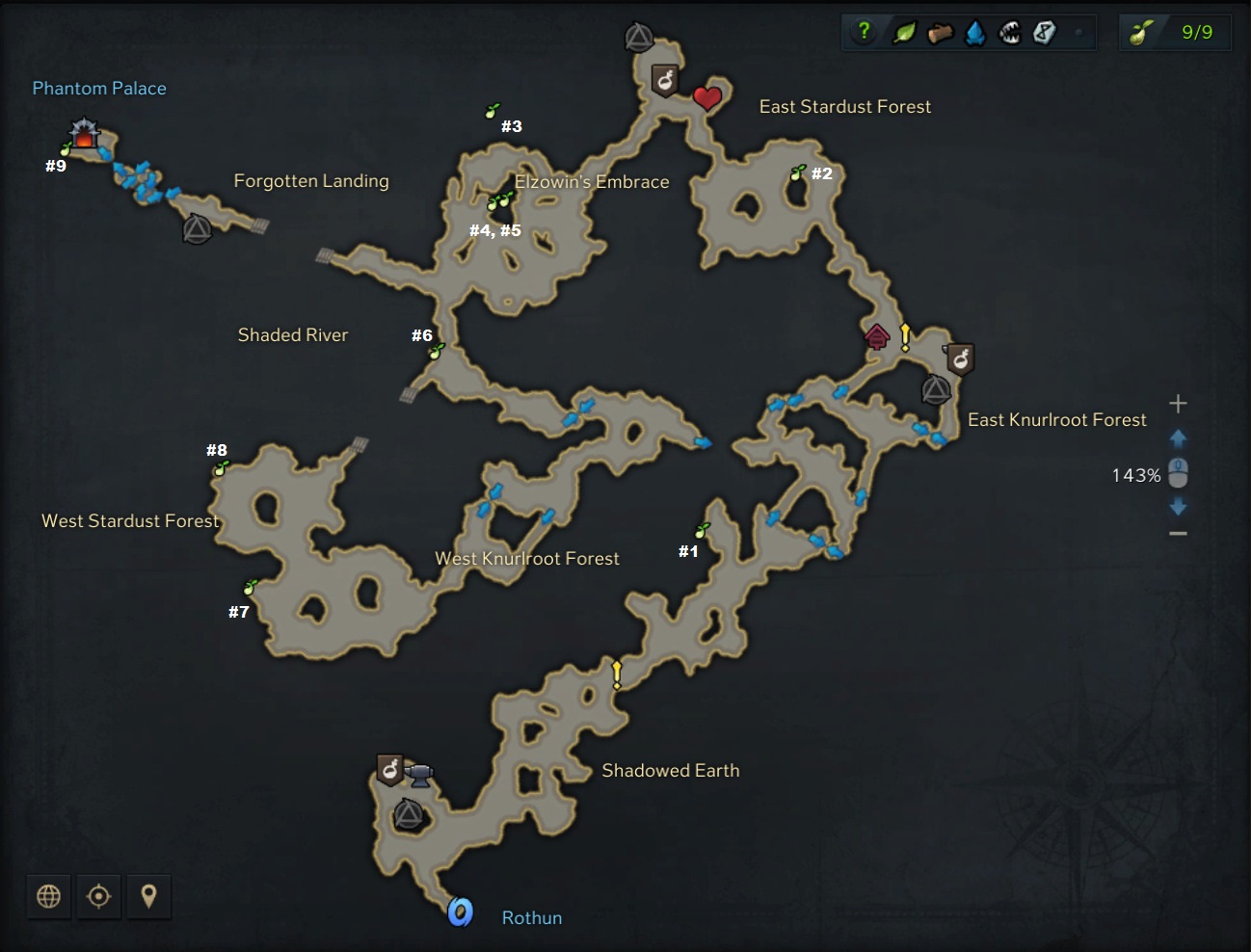Open the world map globe button

(x=48, y=896)
